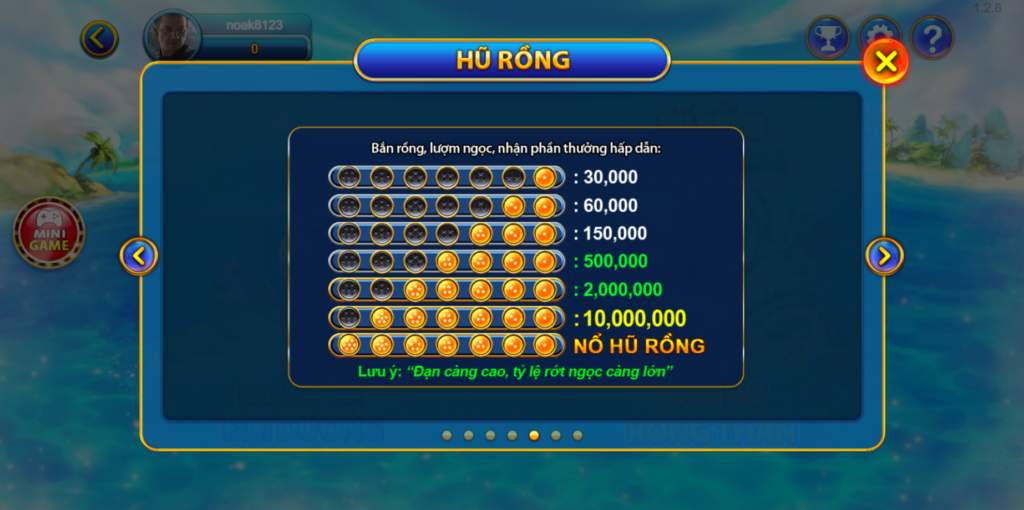
Task: Go to the previous help page arrow
Action: click(138, 256)
